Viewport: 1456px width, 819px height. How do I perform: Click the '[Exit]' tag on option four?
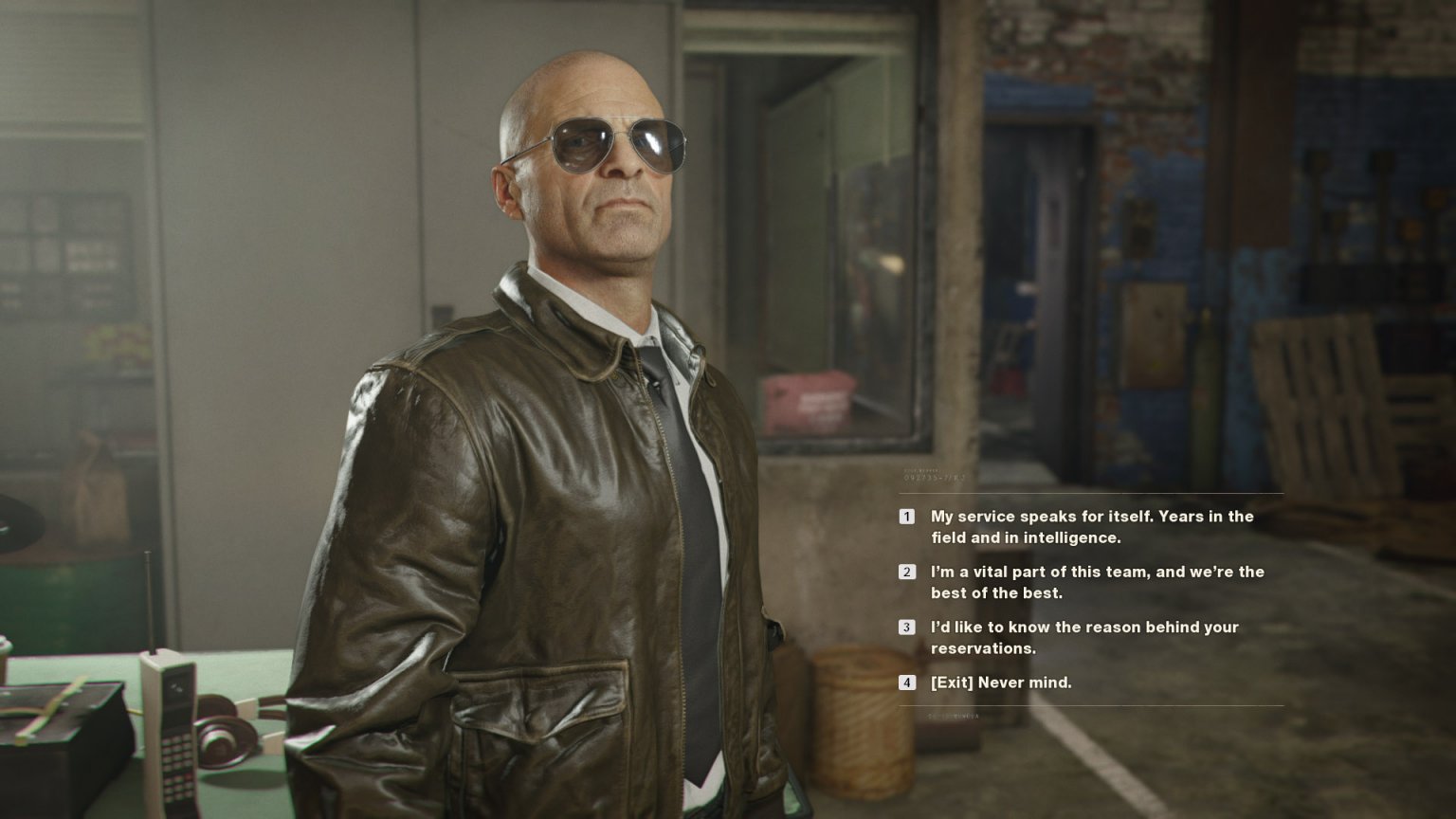coord(953,682)
